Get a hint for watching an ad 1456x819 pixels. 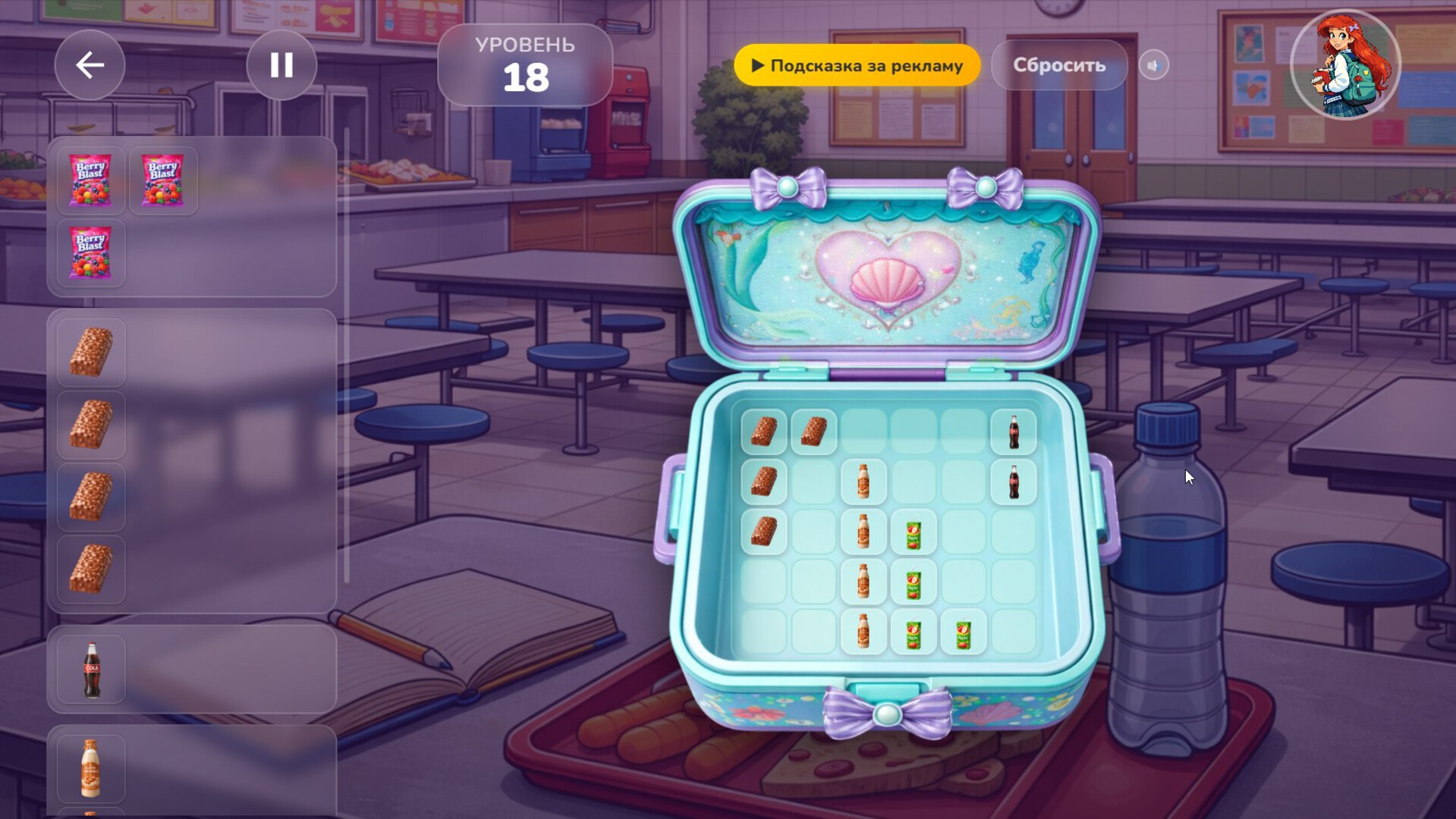tap(857, 65)
